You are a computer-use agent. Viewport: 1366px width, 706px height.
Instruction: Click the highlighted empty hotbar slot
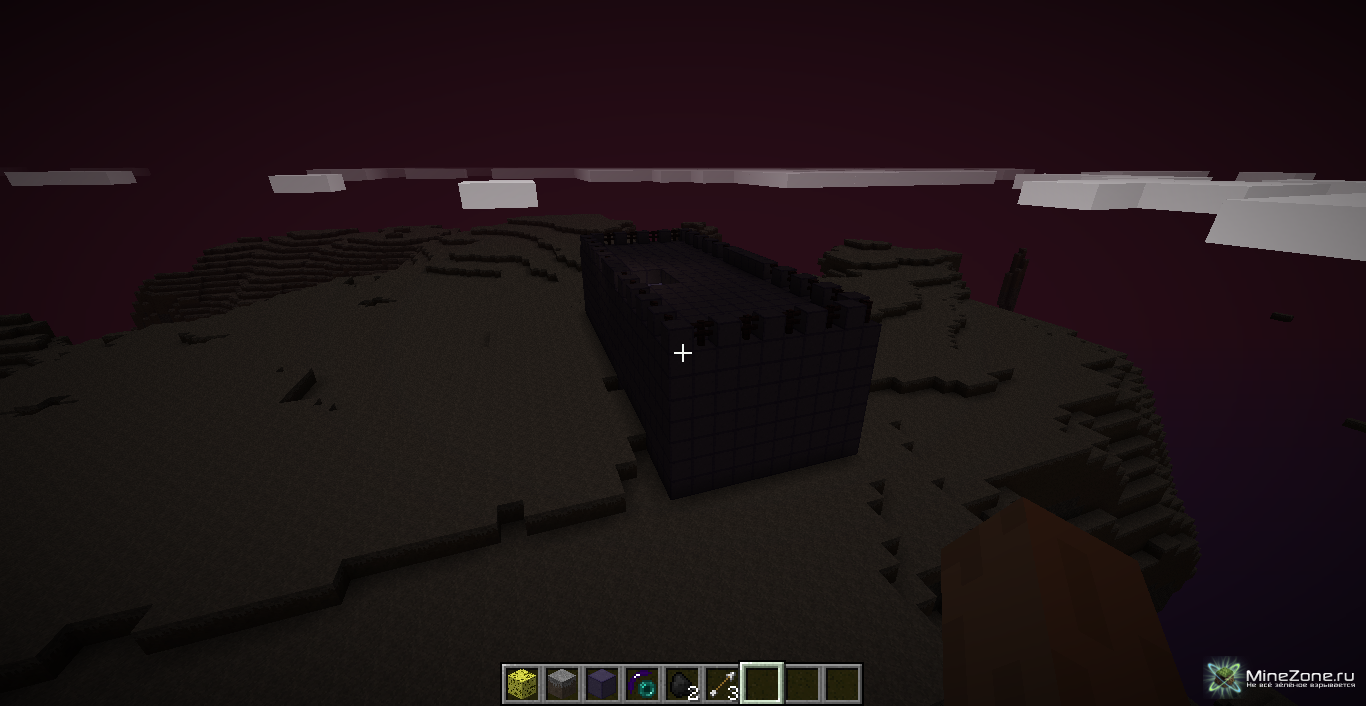761,684
